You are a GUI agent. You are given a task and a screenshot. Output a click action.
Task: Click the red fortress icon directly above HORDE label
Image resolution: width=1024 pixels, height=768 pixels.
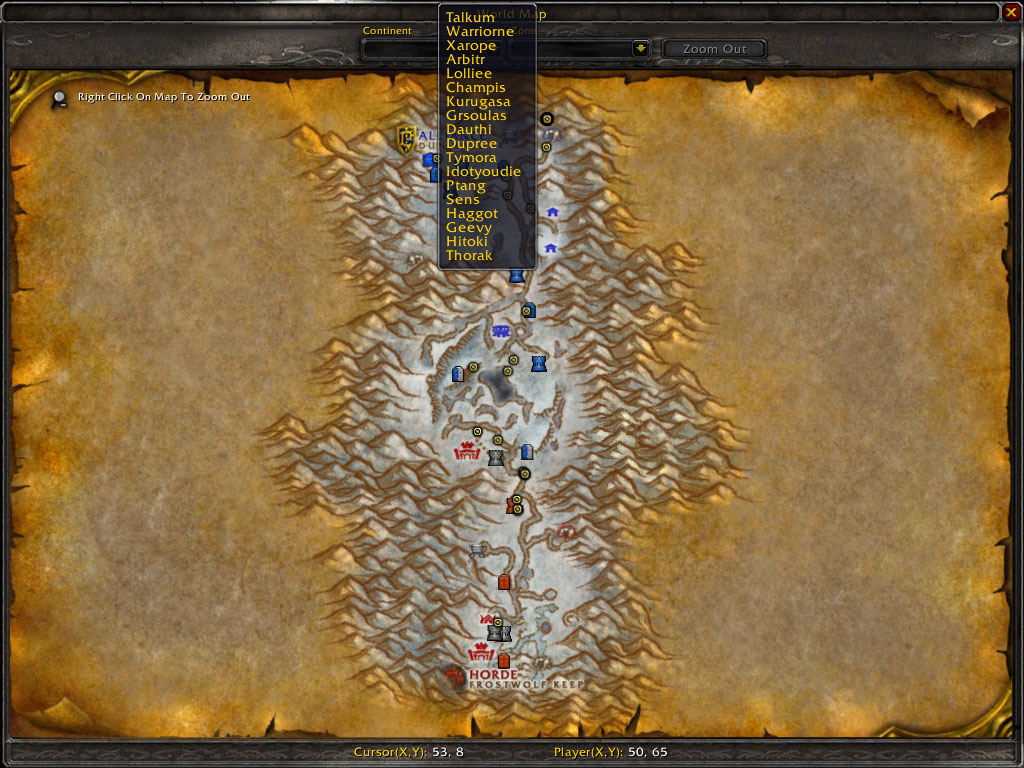tap(481, 653)
